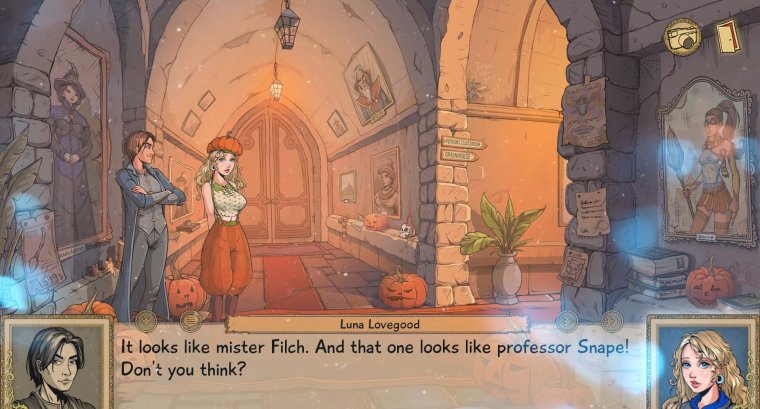
Task: Click the door exit icon
Action: point(727,35)
